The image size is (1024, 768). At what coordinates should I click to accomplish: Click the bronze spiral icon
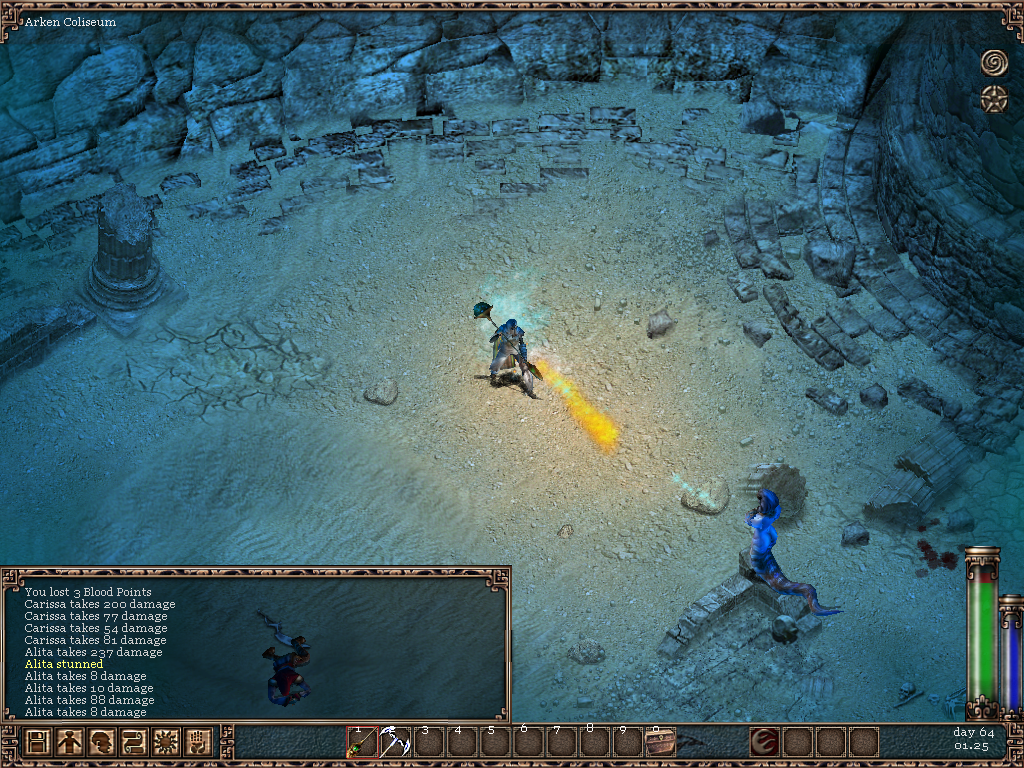[x=994, y=62]
